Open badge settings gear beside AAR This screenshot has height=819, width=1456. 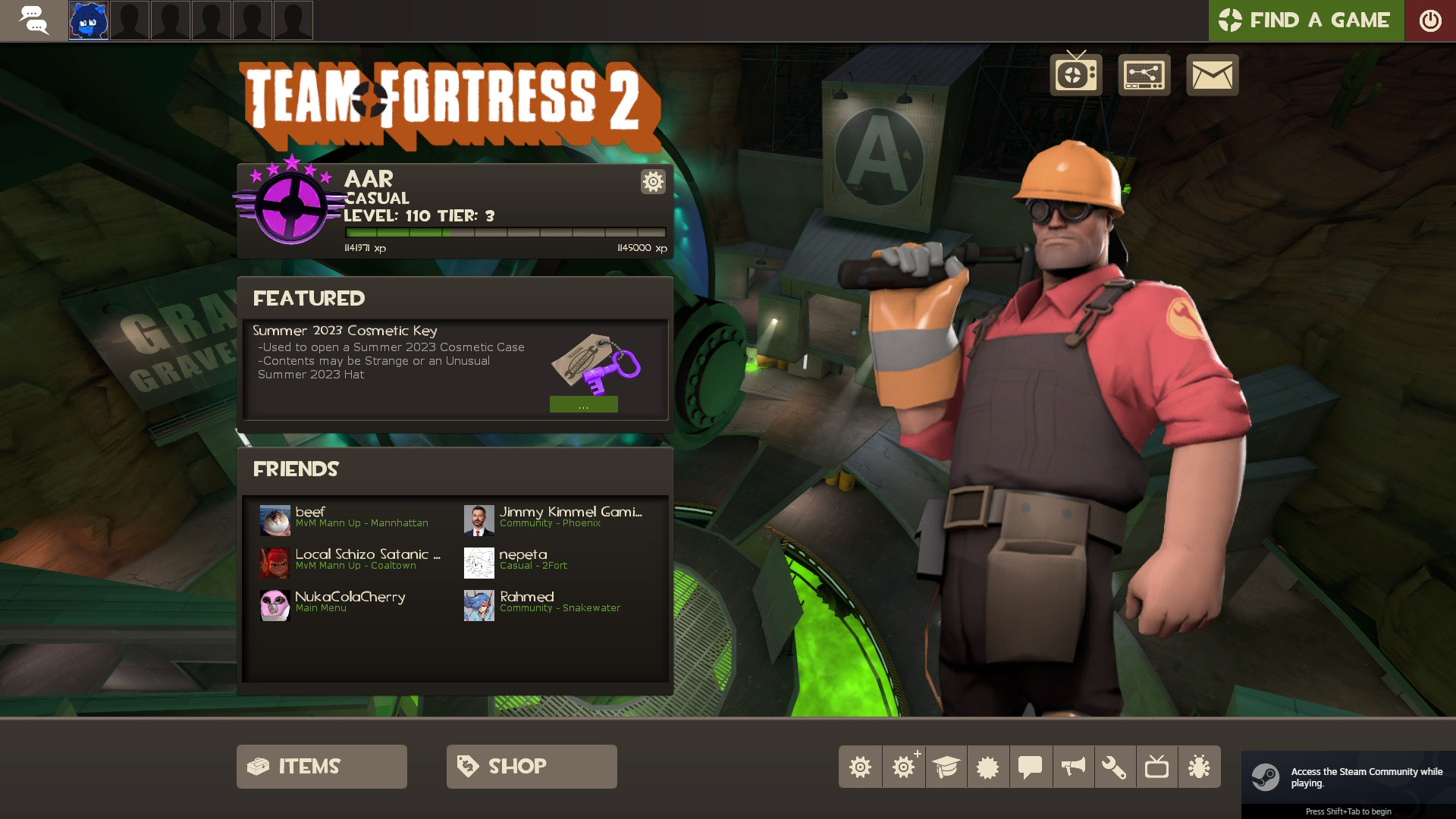point(652,182)
